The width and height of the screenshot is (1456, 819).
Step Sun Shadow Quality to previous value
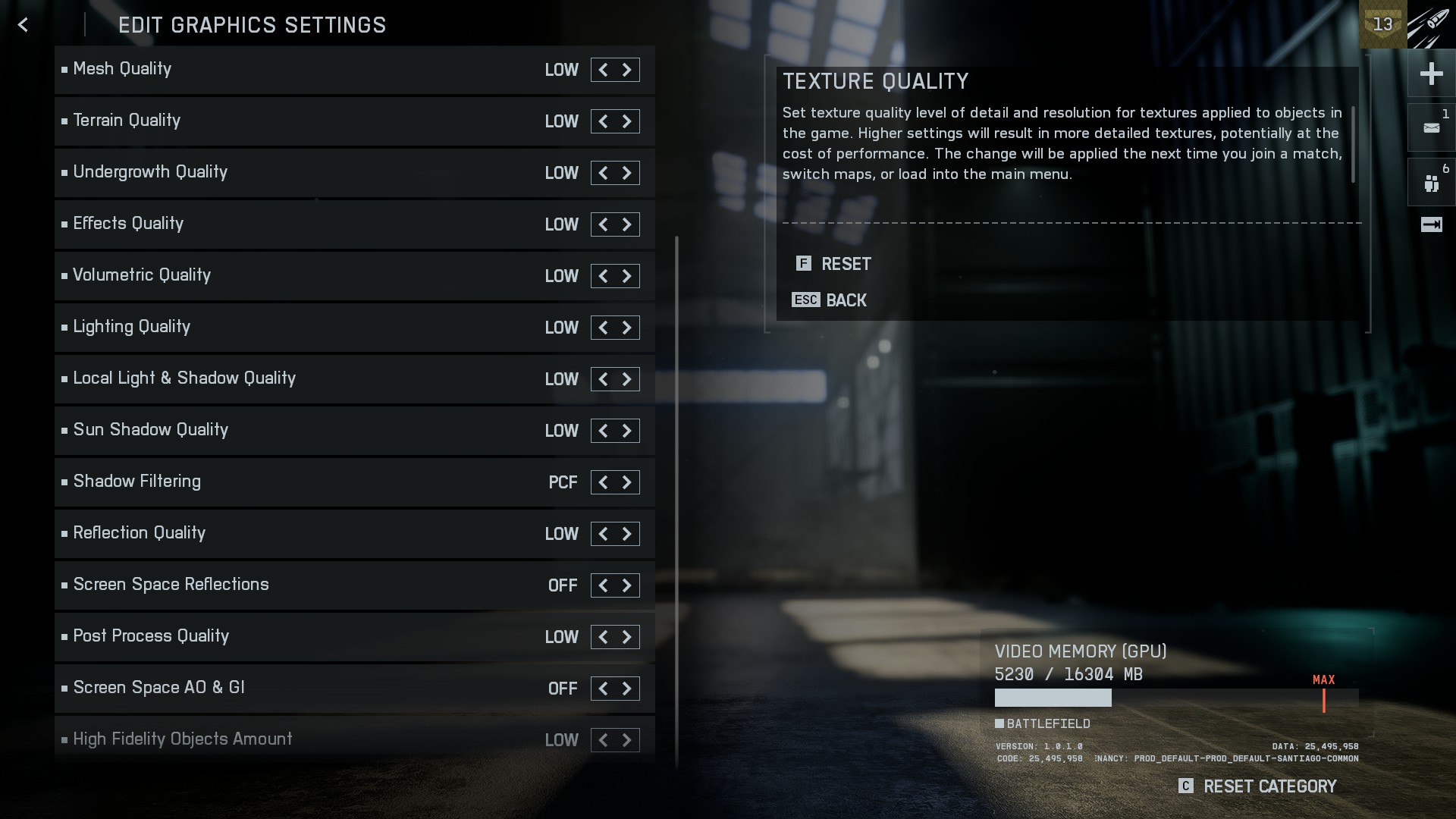[x=603, y=431]
